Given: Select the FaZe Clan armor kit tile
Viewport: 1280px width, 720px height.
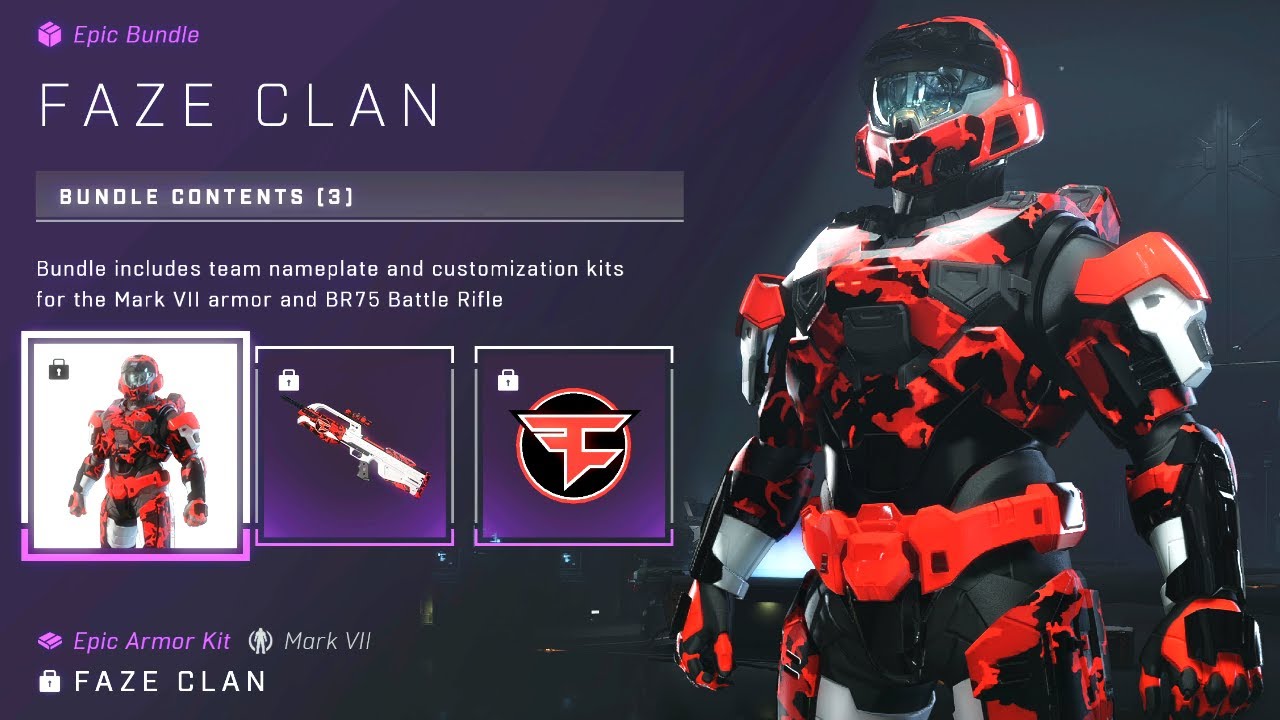Looking at the screenshot, I should [x=135, y=445].
